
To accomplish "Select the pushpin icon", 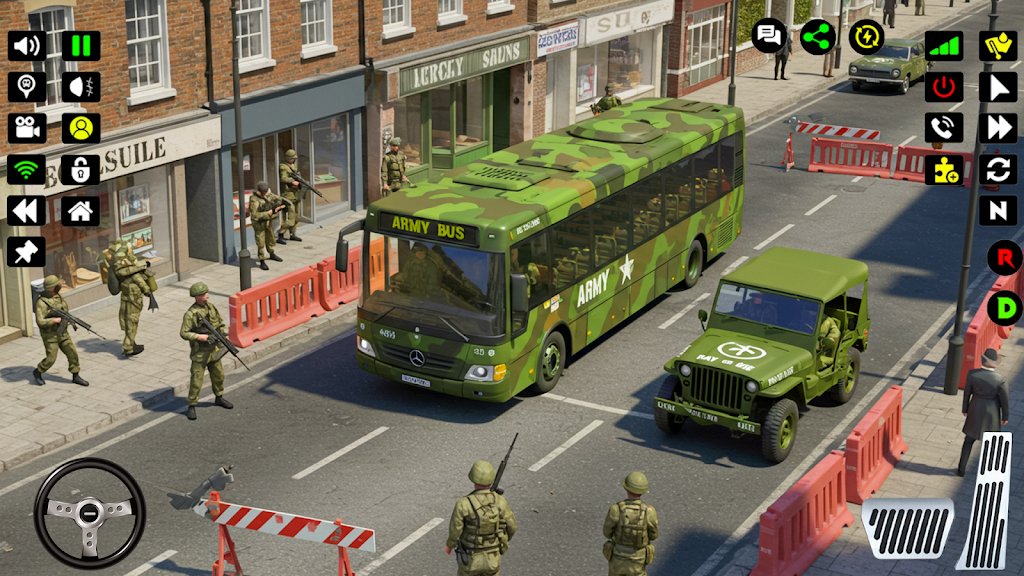I will (x=27, y=251).
